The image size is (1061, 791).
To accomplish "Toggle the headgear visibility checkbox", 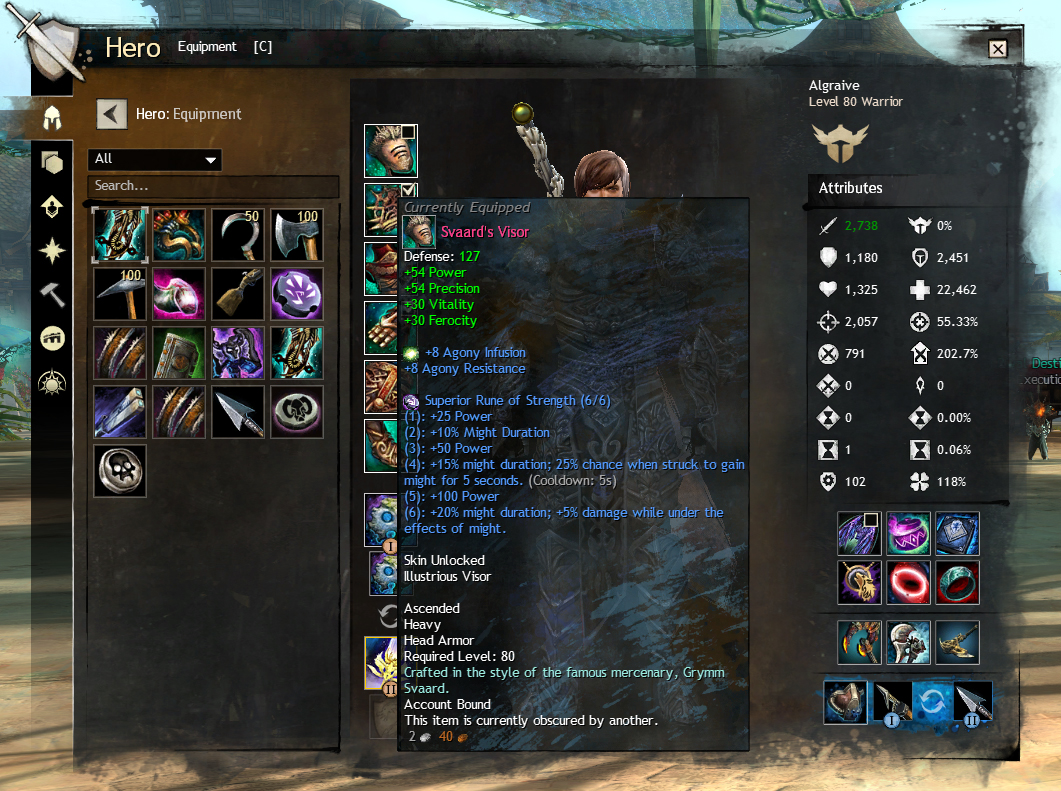I will coord(408,133).
